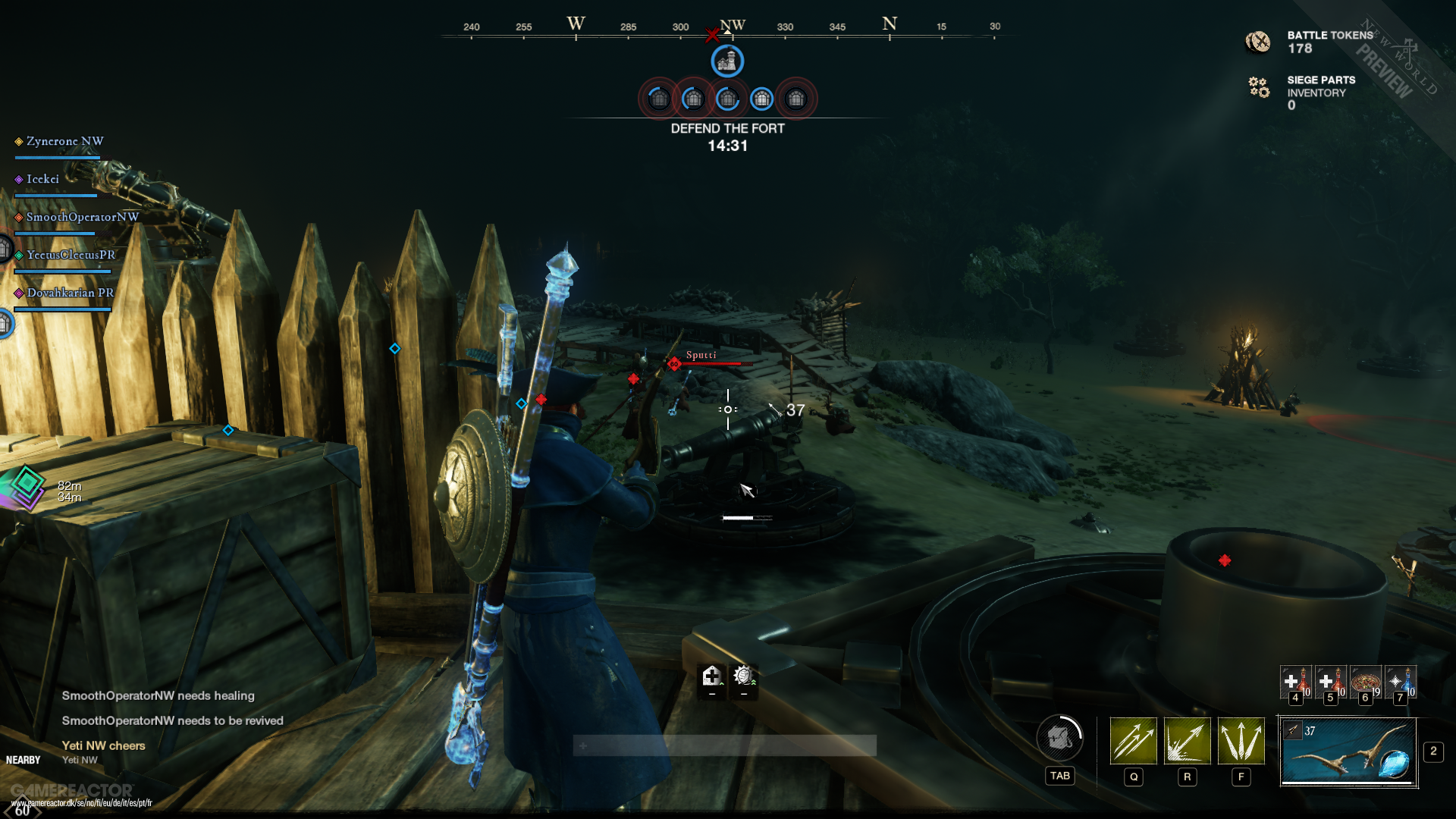
Task: Open the inventory bag icon
Action: coord(1059,737)
